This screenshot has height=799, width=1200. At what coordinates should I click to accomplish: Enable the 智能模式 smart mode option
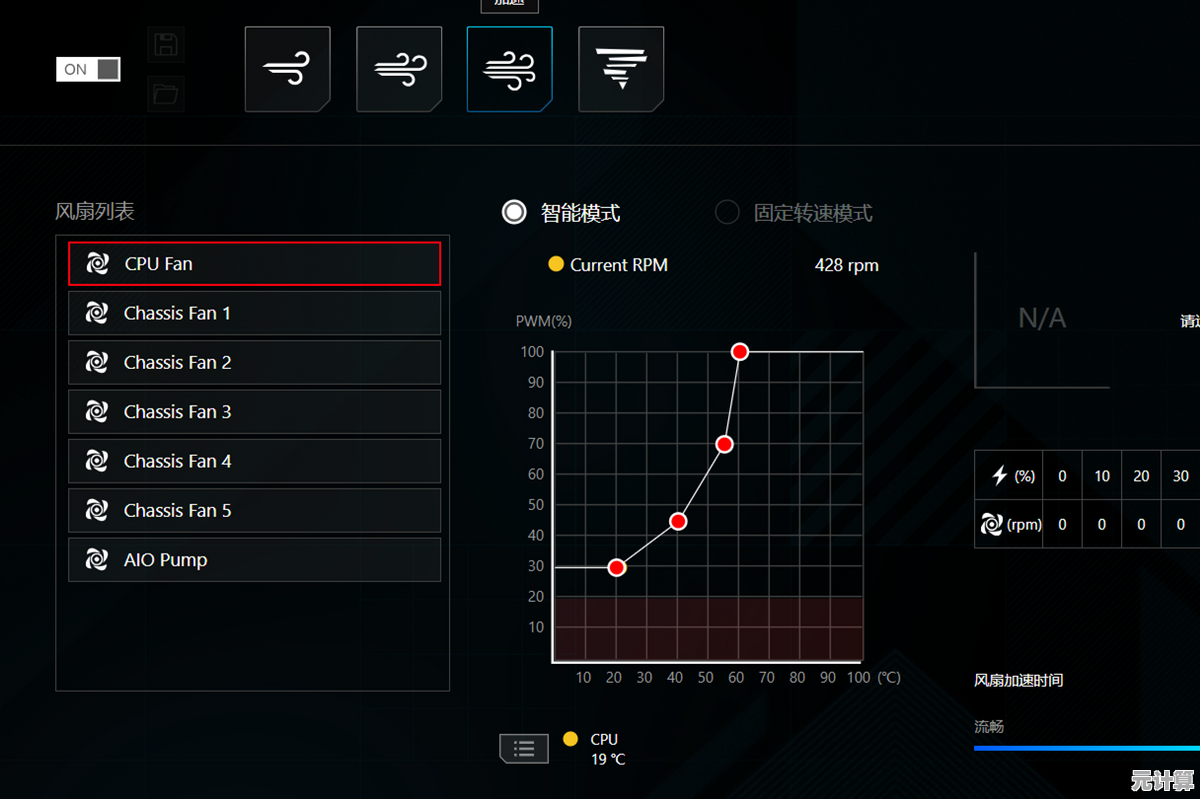[514, 212]
